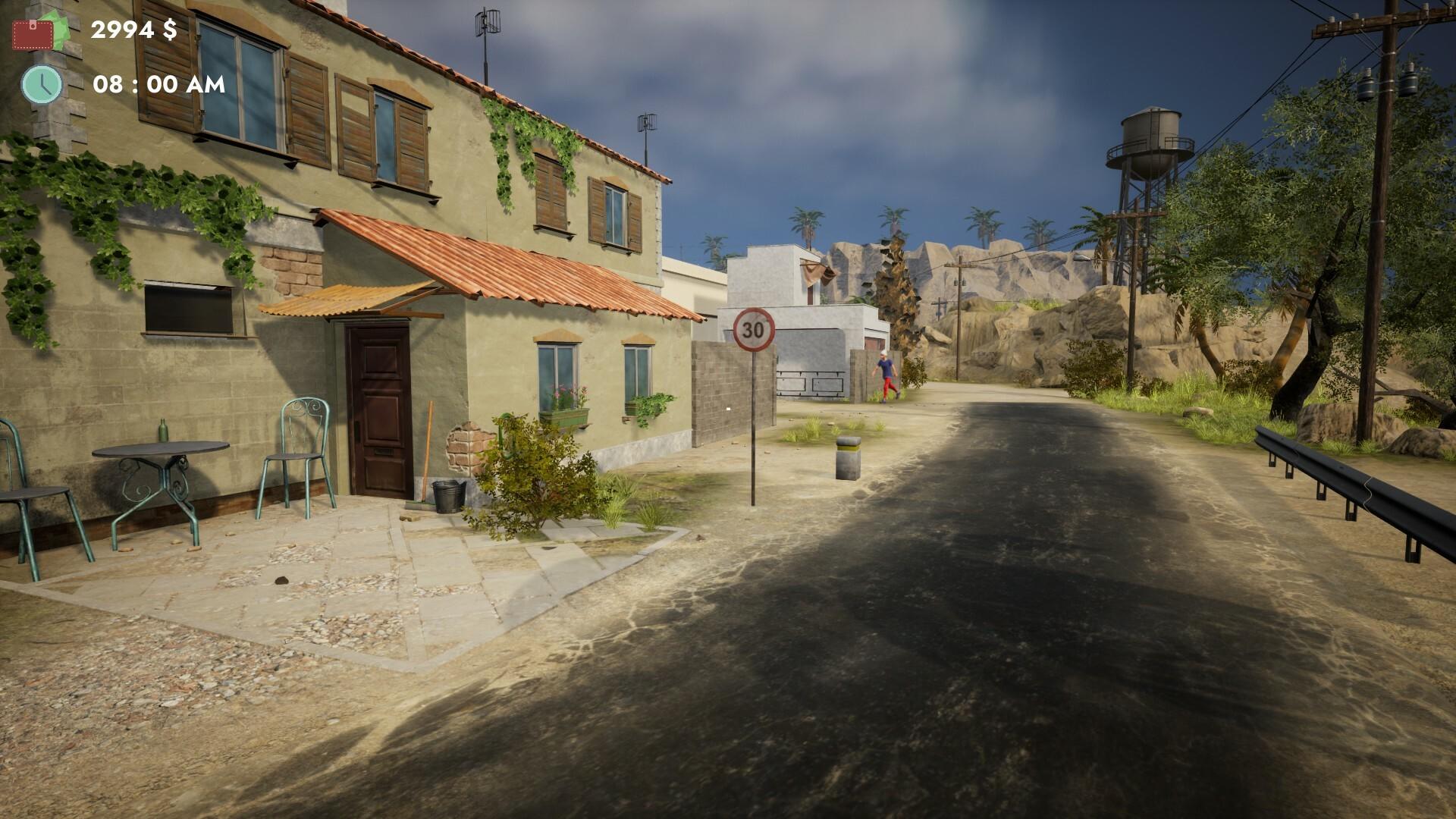Click the clock icon showing game time
1456x819 pixels.
43,85
